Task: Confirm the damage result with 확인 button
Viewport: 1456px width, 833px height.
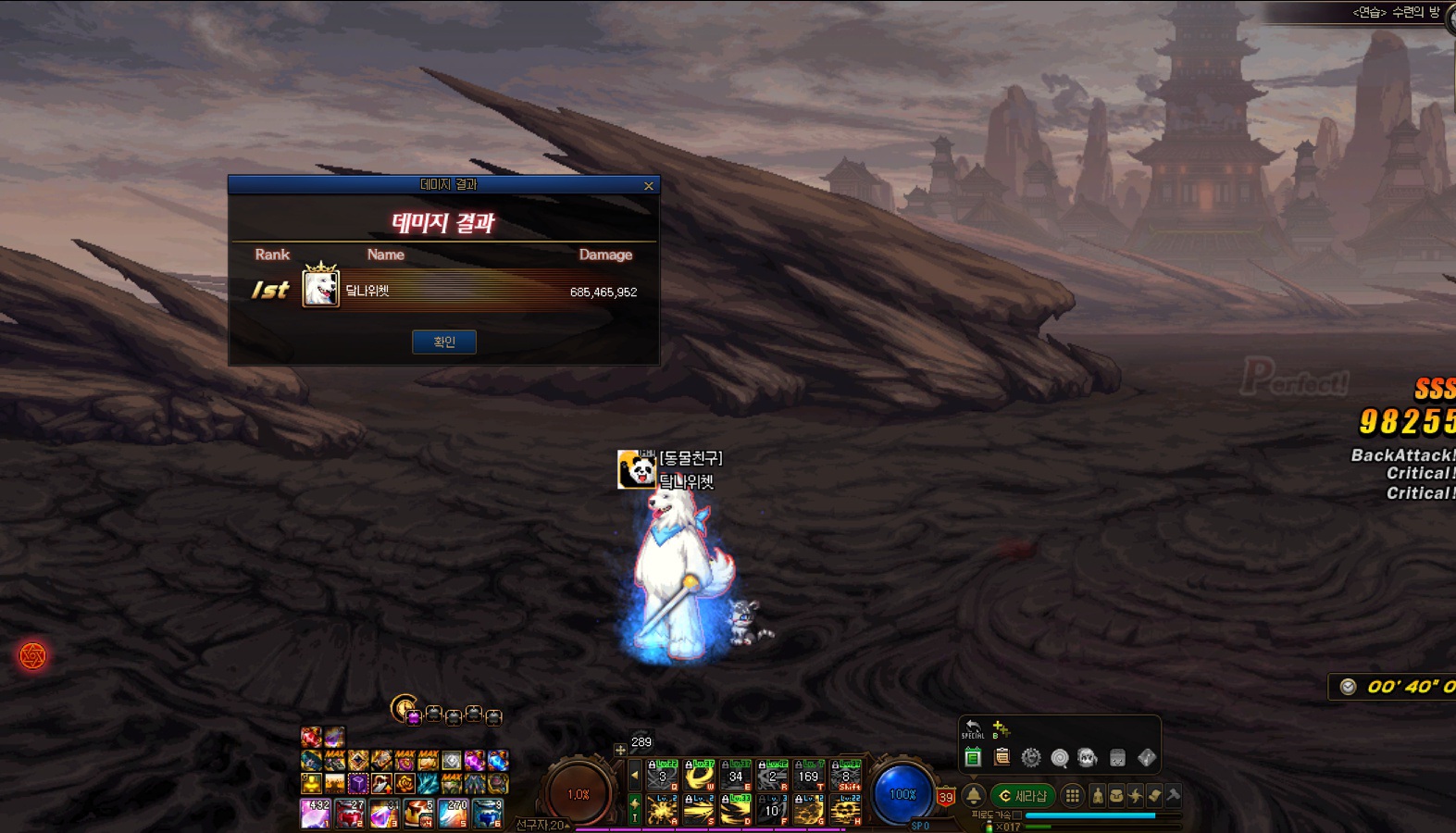Action: [444, 342]
